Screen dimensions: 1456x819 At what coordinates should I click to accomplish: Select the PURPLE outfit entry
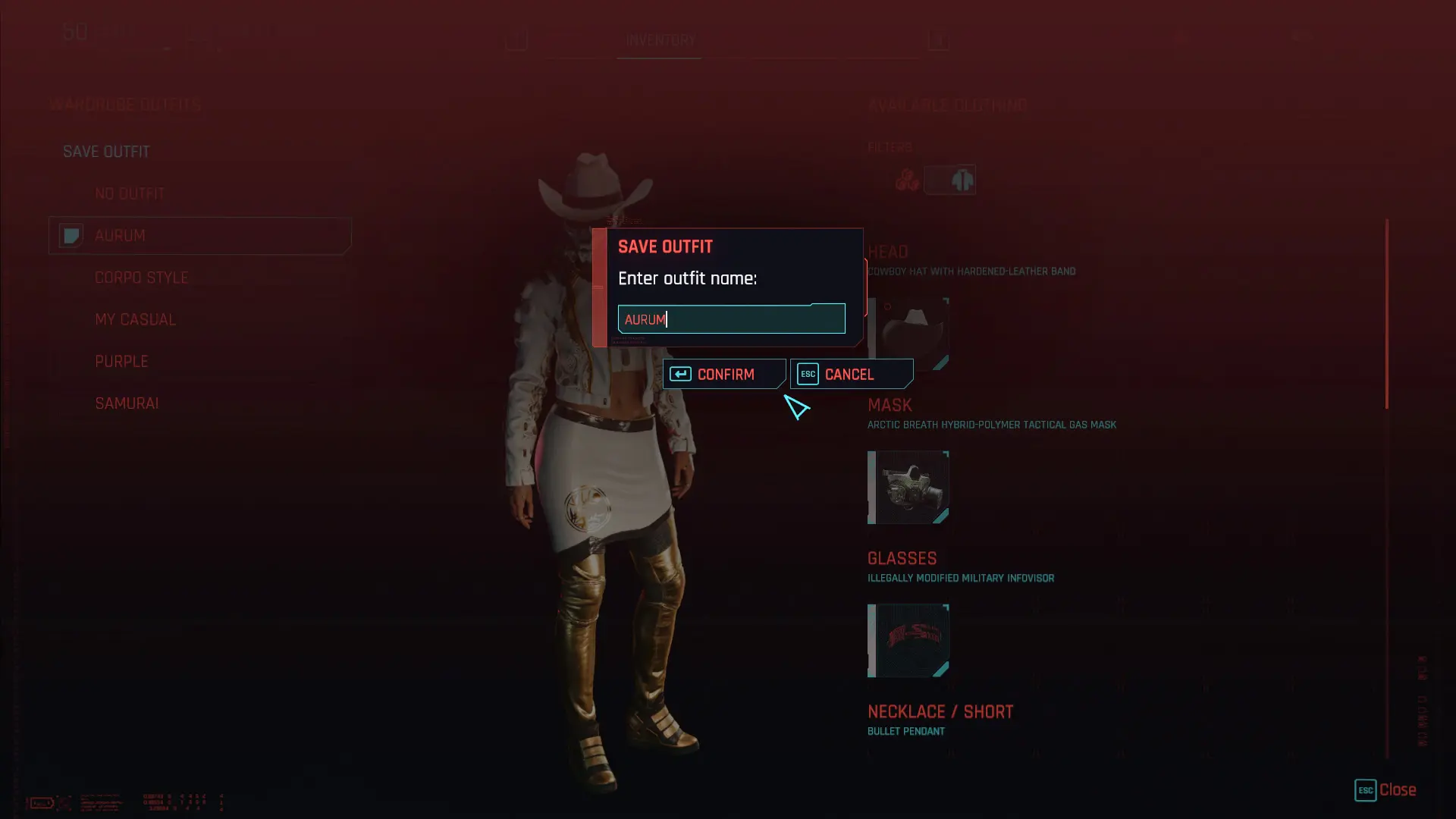tap(122, 361)
